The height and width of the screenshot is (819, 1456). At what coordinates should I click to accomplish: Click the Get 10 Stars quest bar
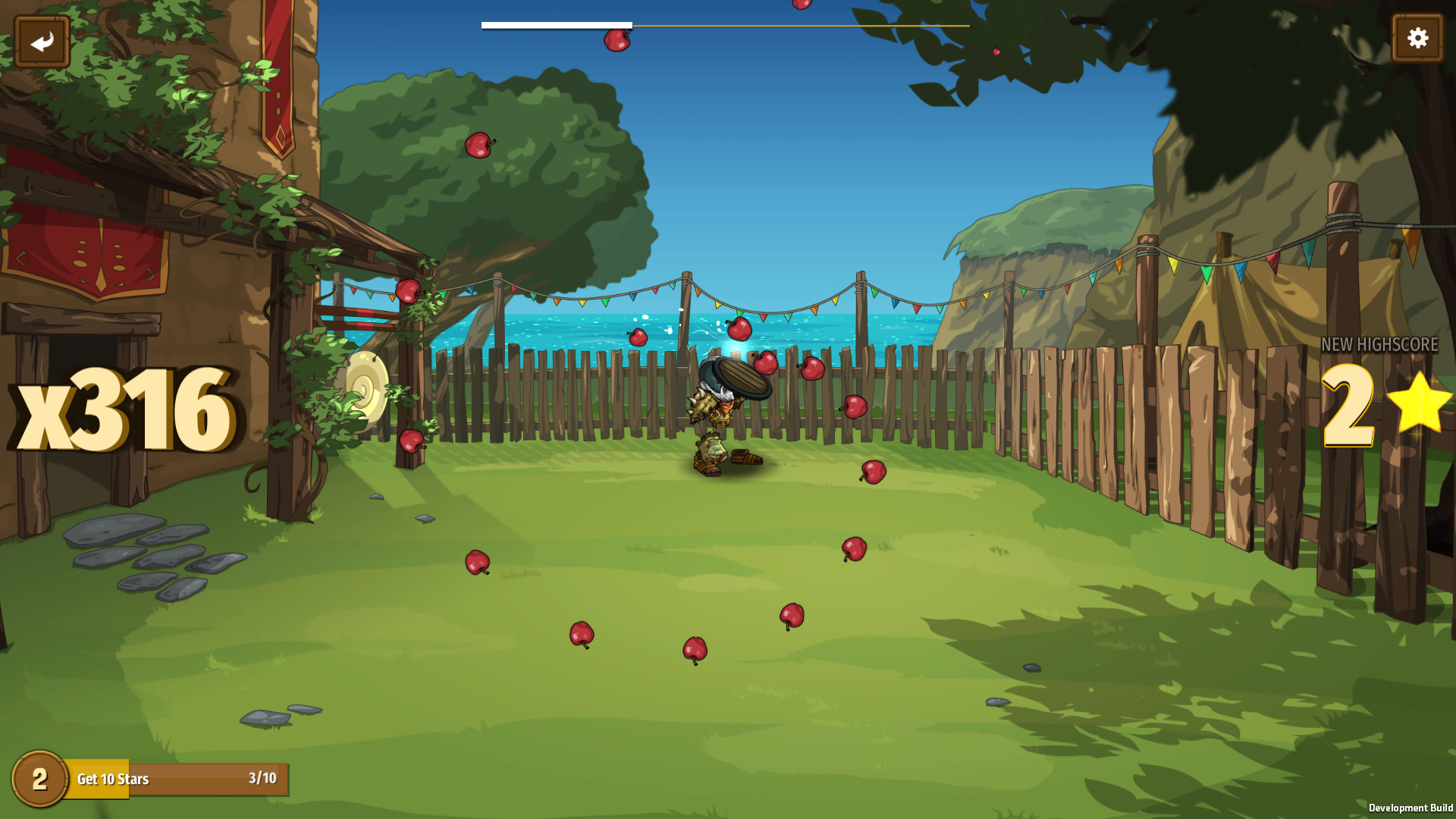coord(174,779)
